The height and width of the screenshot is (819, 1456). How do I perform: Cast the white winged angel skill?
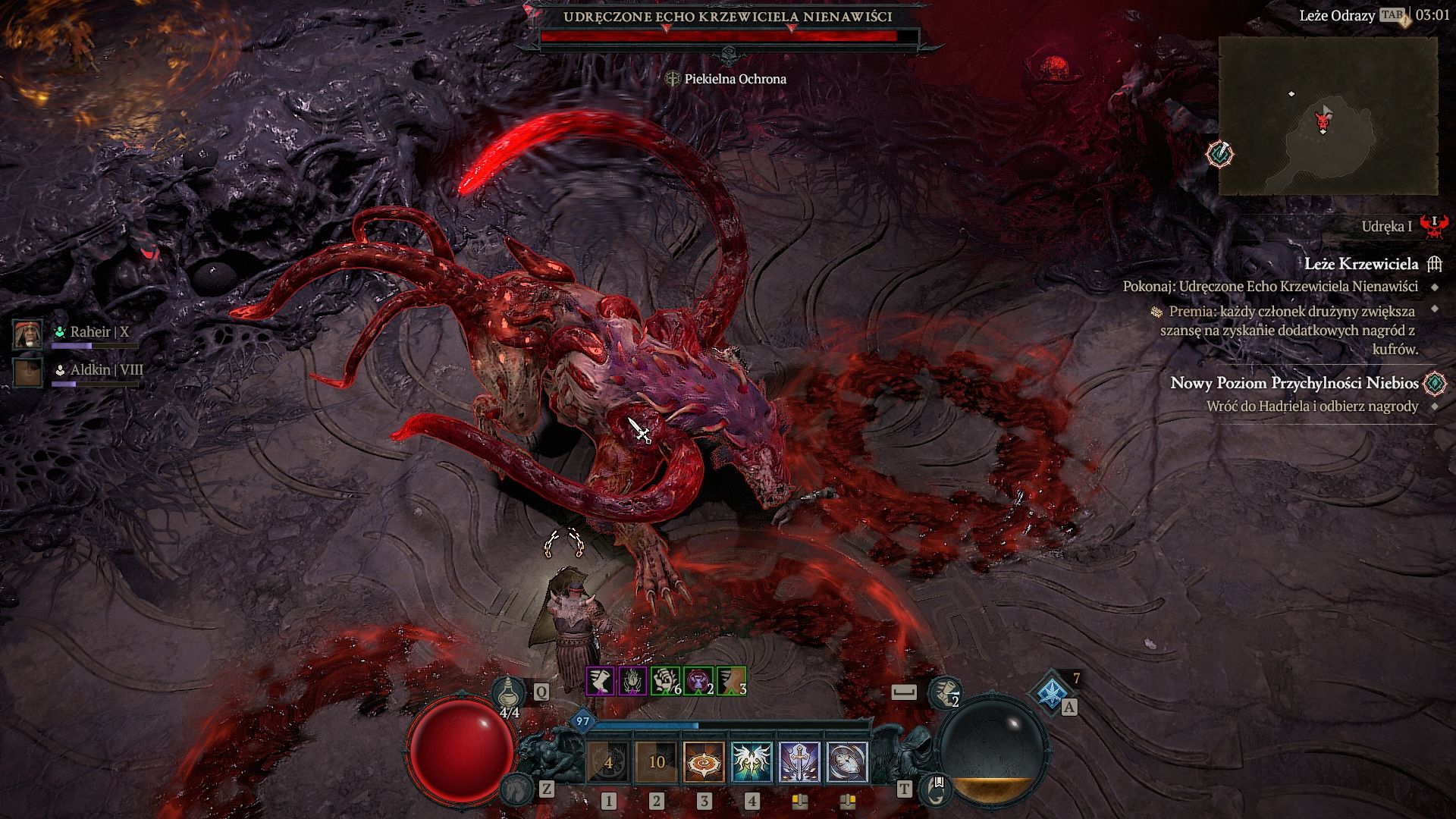coord(752,762)
